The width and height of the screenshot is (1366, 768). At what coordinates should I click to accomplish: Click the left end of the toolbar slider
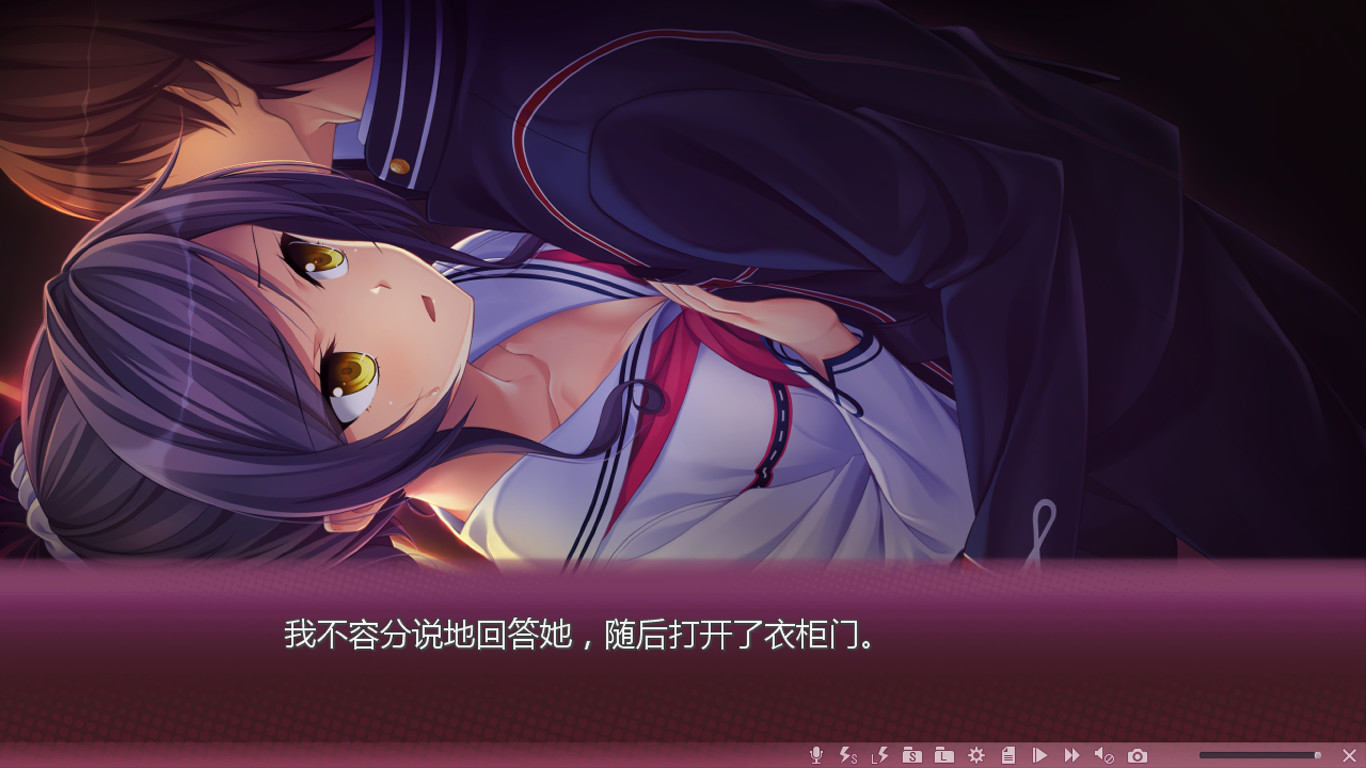[x=1200, y=757]
